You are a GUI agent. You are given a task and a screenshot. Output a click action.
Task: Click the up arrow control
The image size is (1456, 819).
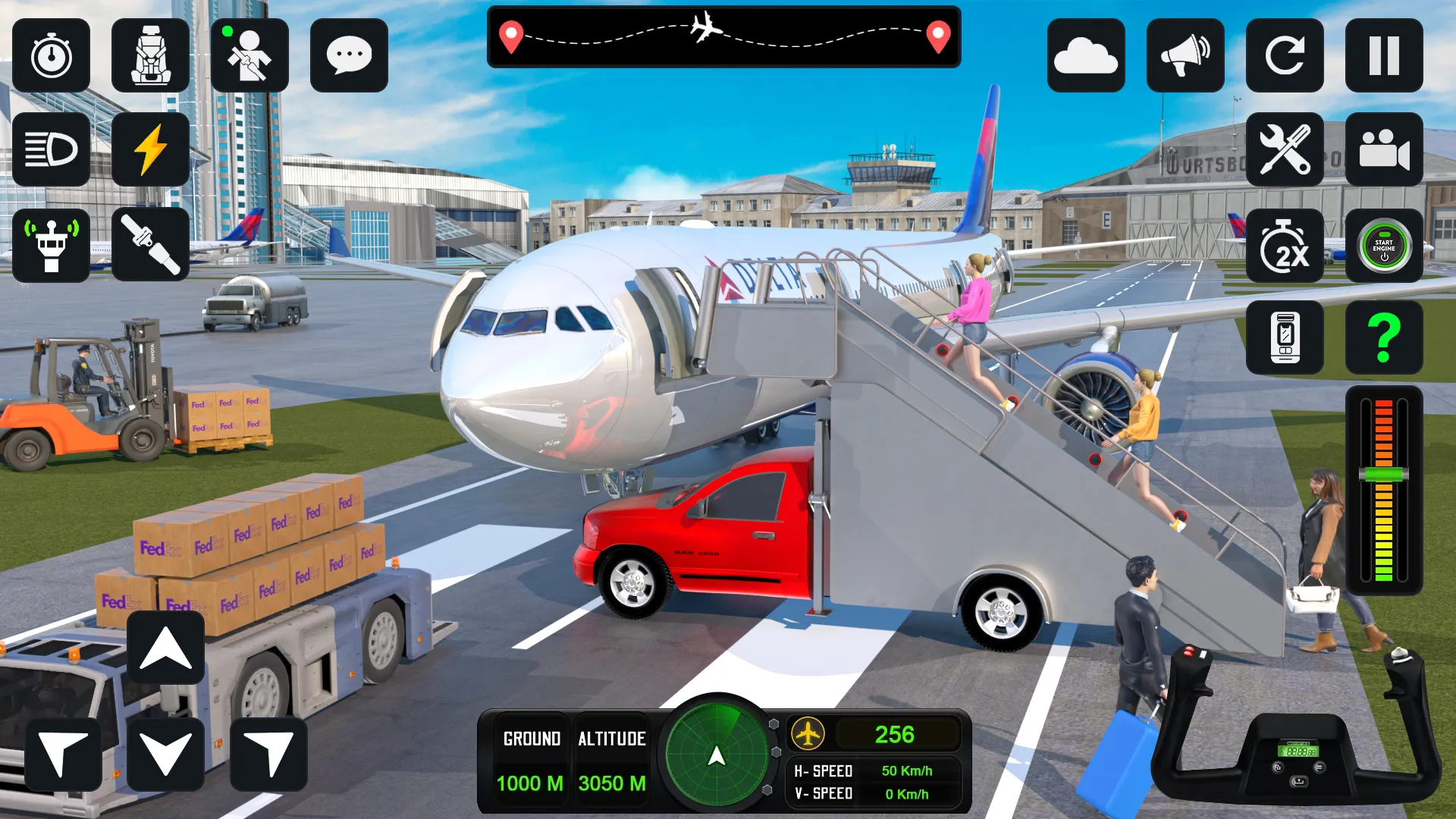pyautogui.click(x=165, y=649)
